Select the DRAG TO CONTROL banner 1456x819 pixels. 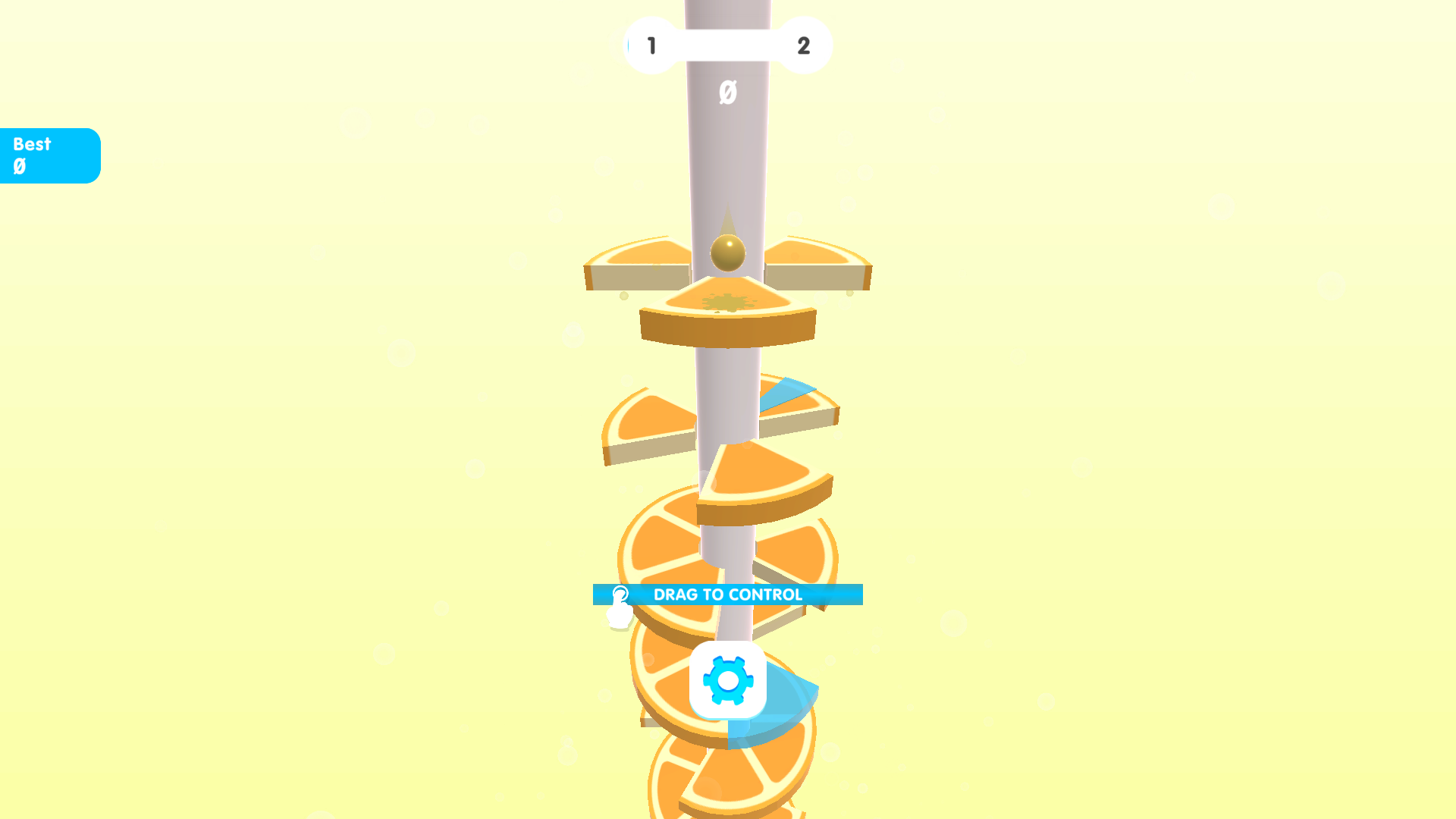(x=727, y=595)
